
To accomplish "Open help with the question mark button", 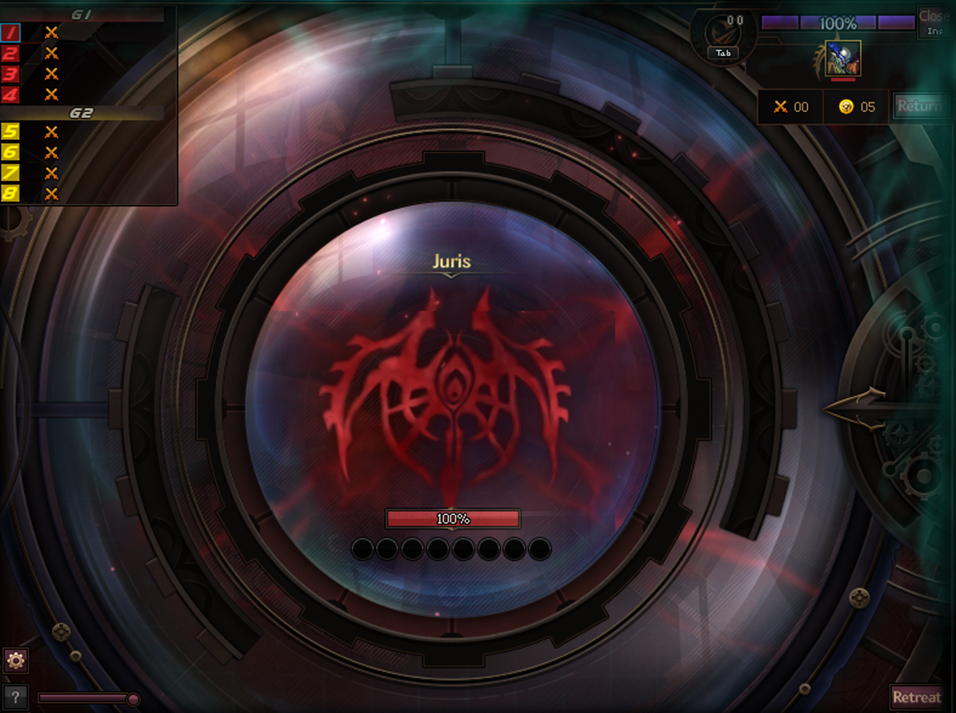I will tap(15, 696).
